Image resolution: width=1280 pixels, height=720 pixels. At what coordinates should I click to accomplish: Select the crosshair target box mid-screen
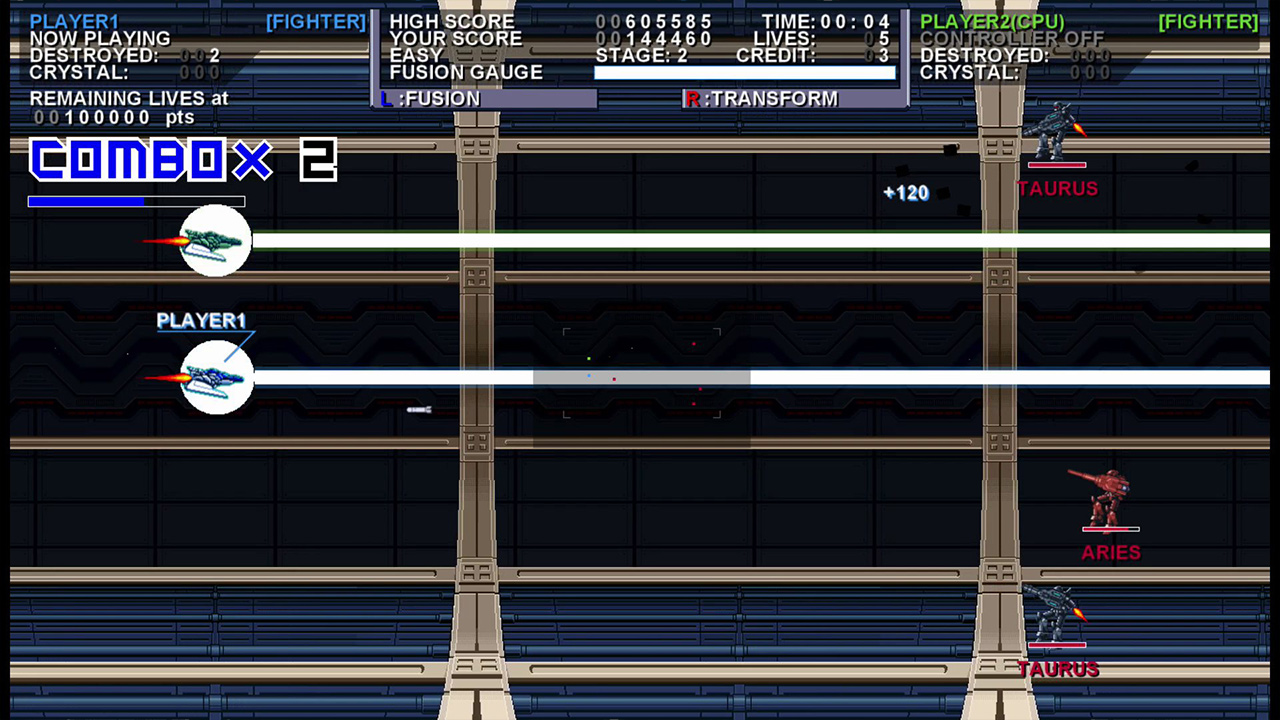click(x=640, y=375)
